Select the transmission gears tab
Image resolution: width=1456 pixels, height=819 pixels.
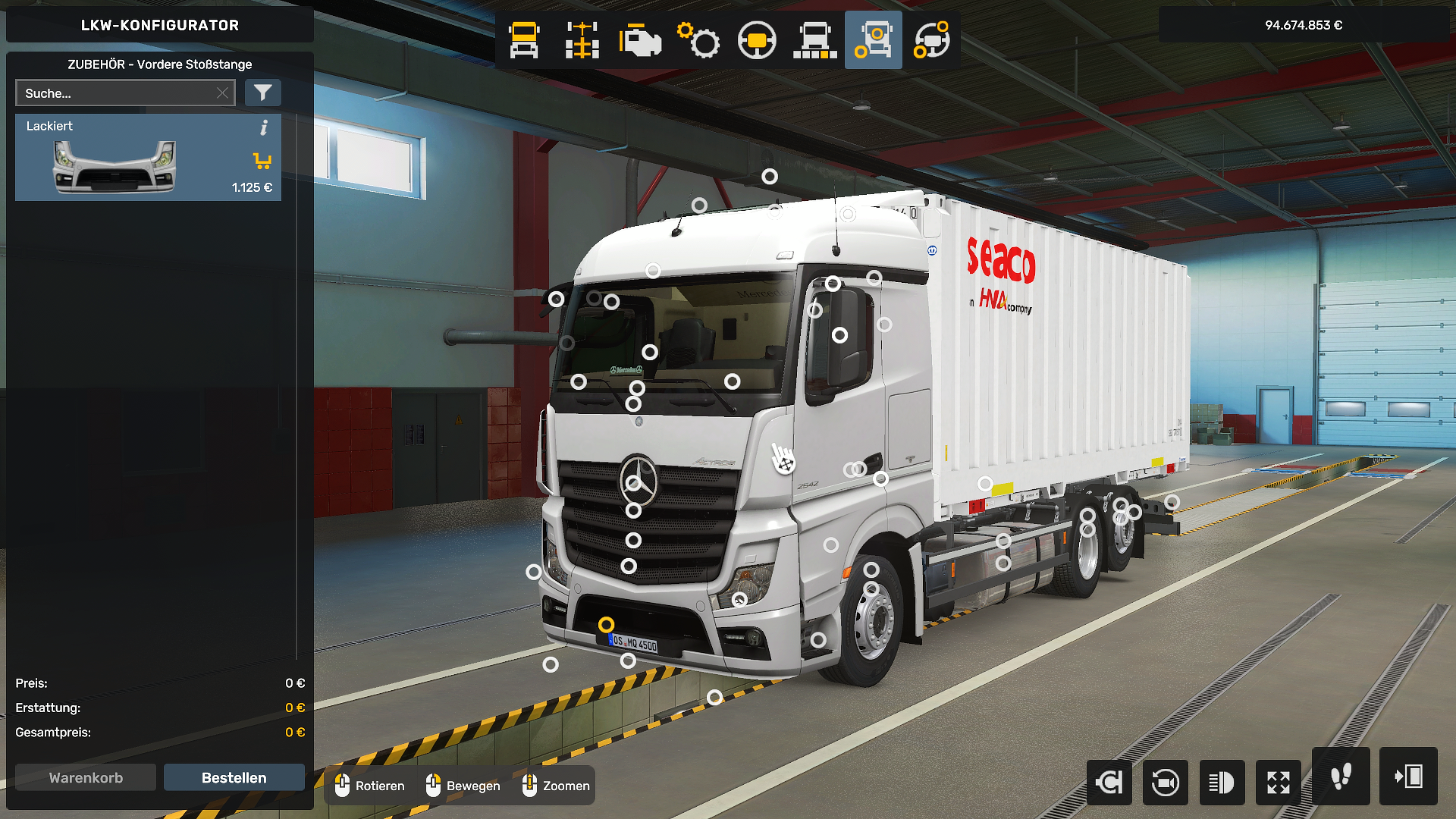698,40
